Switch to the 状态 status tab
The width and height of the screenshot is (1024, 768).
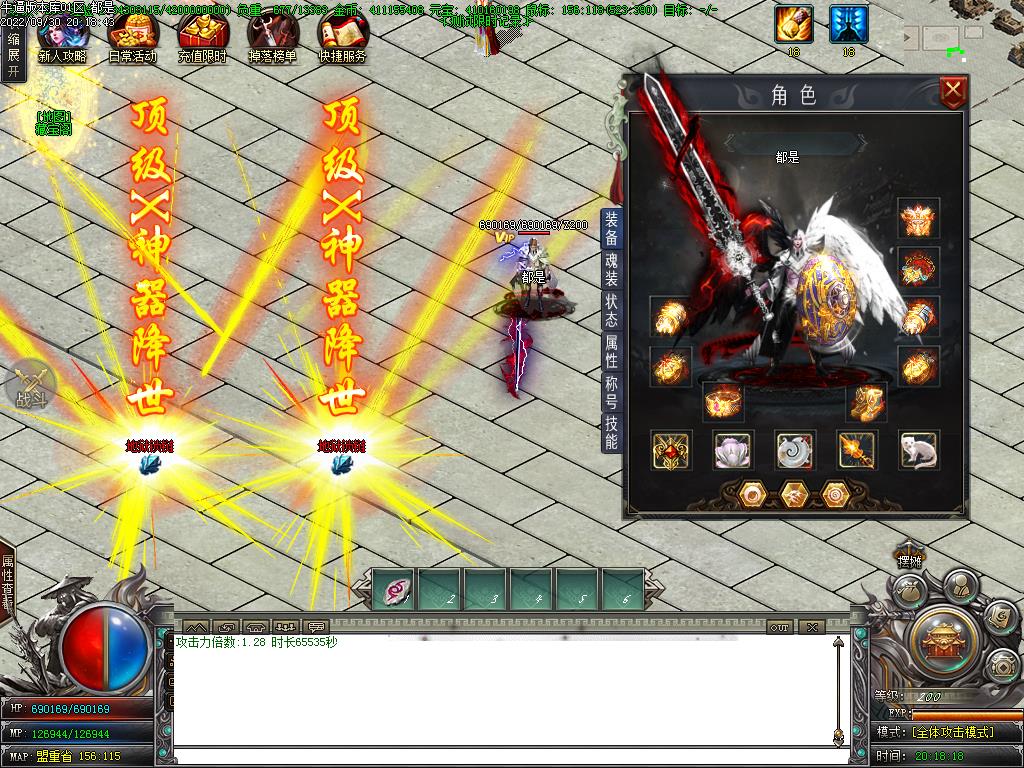click(x=611, y=310)
